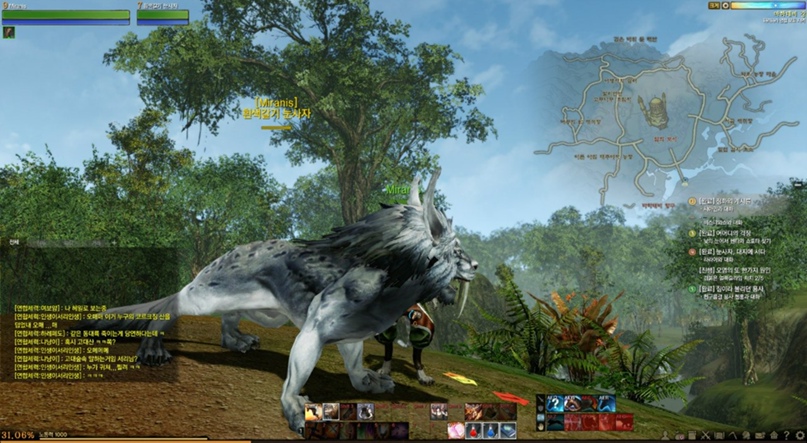
Task: Open the question mark help button
Action: point(788,435)
